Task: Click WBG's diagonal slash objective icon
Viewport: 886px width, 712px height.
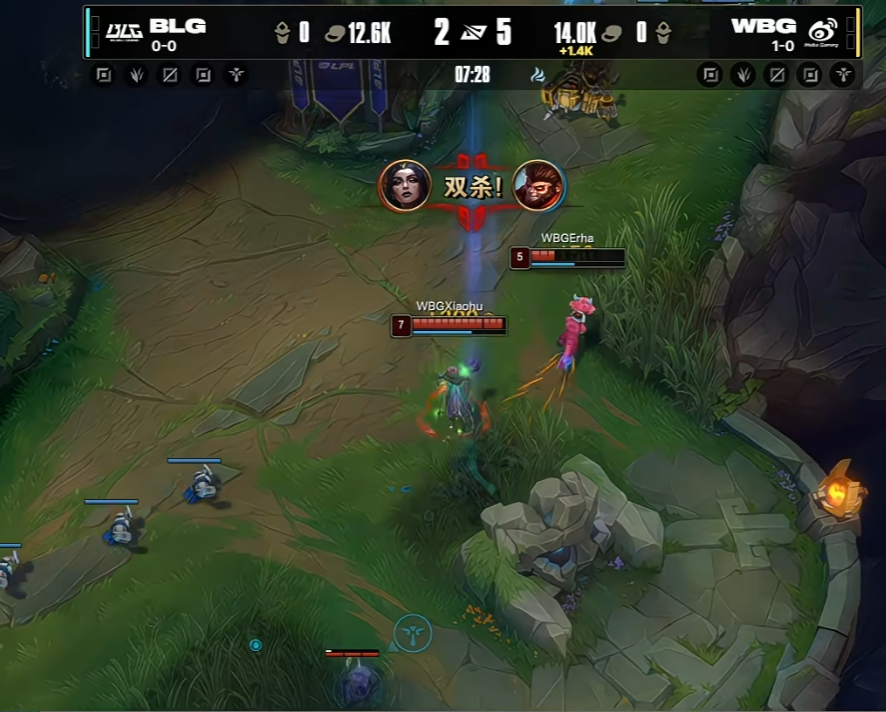Action: point(776,75)
